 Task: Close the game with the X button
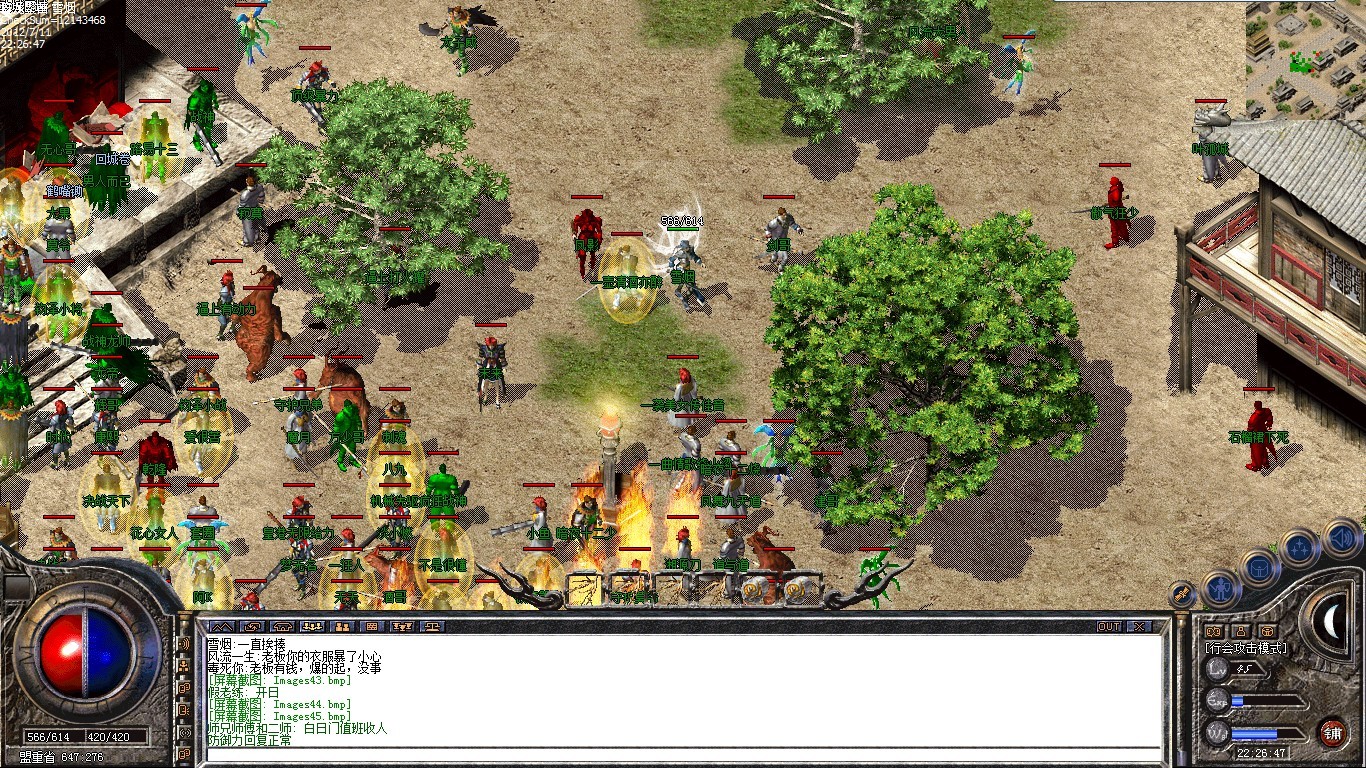(x=1139, y=627)
